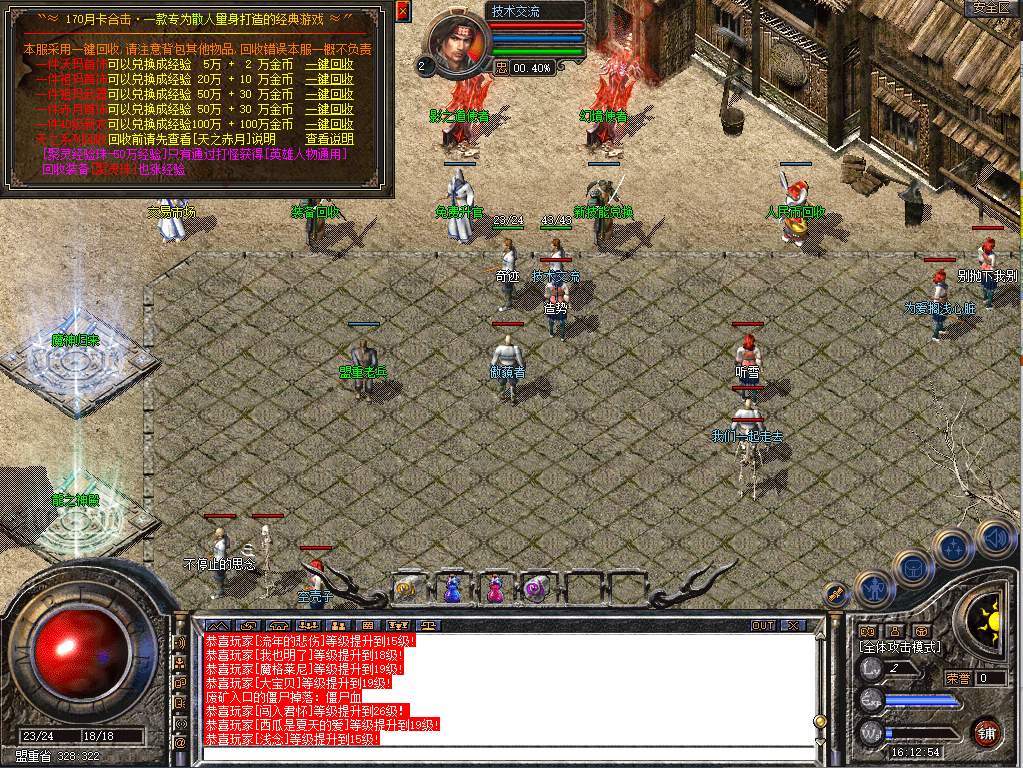Open the shop via the red 铺 button

[987, 731]
